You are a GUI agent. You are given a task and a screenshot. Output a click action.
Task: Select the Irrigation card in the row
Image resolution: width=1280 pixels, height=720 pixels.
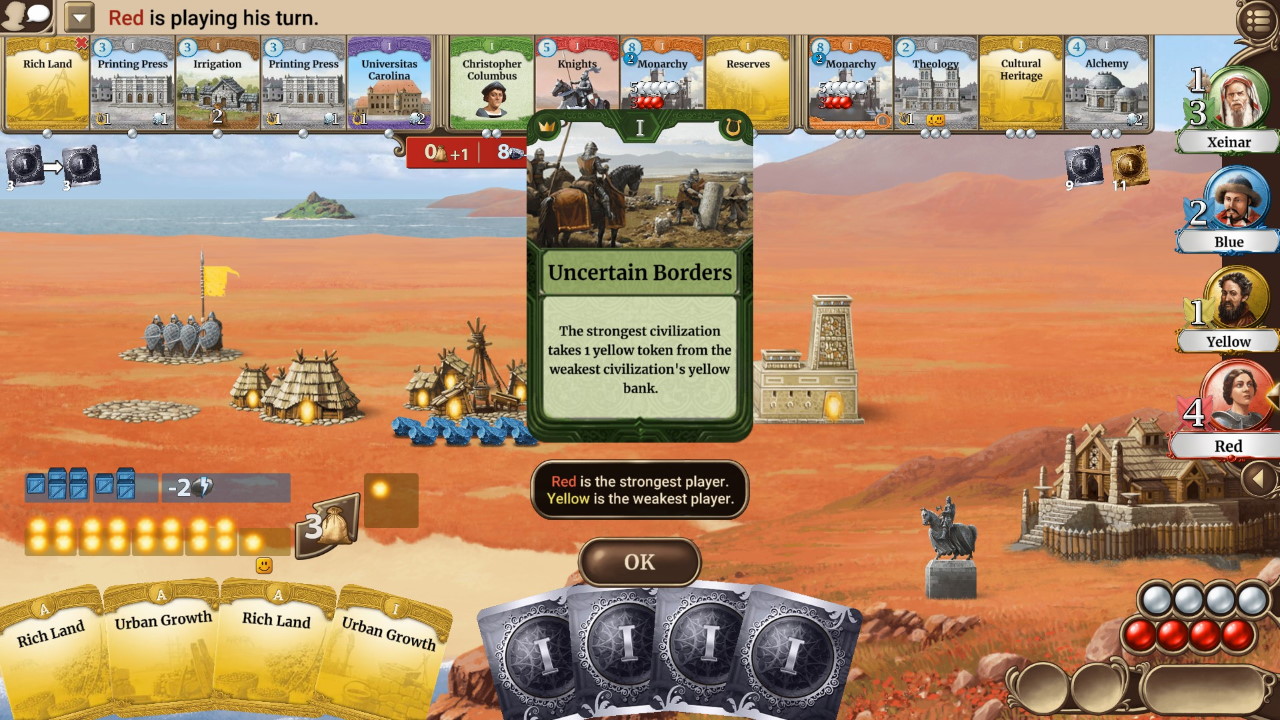tap(217, 84)
